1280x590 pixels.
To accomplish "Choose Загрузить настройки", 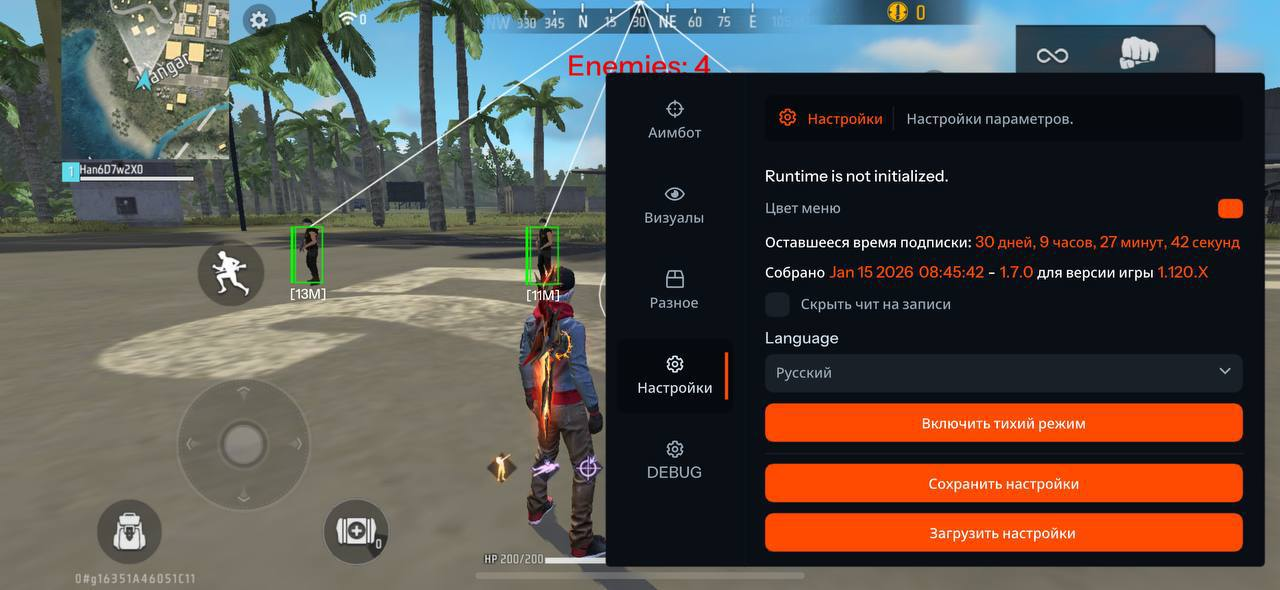I will point(1003,533).
